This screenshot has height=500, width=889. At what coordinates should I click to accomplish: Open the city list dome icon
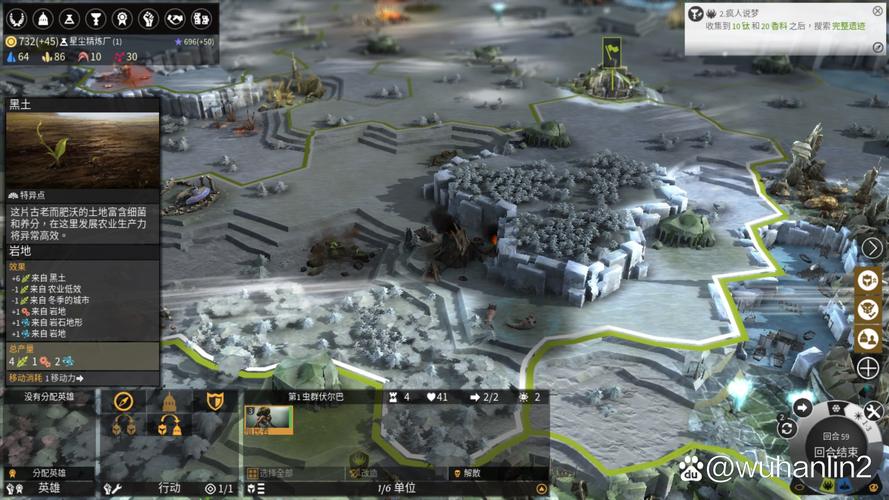coord(45,18)
